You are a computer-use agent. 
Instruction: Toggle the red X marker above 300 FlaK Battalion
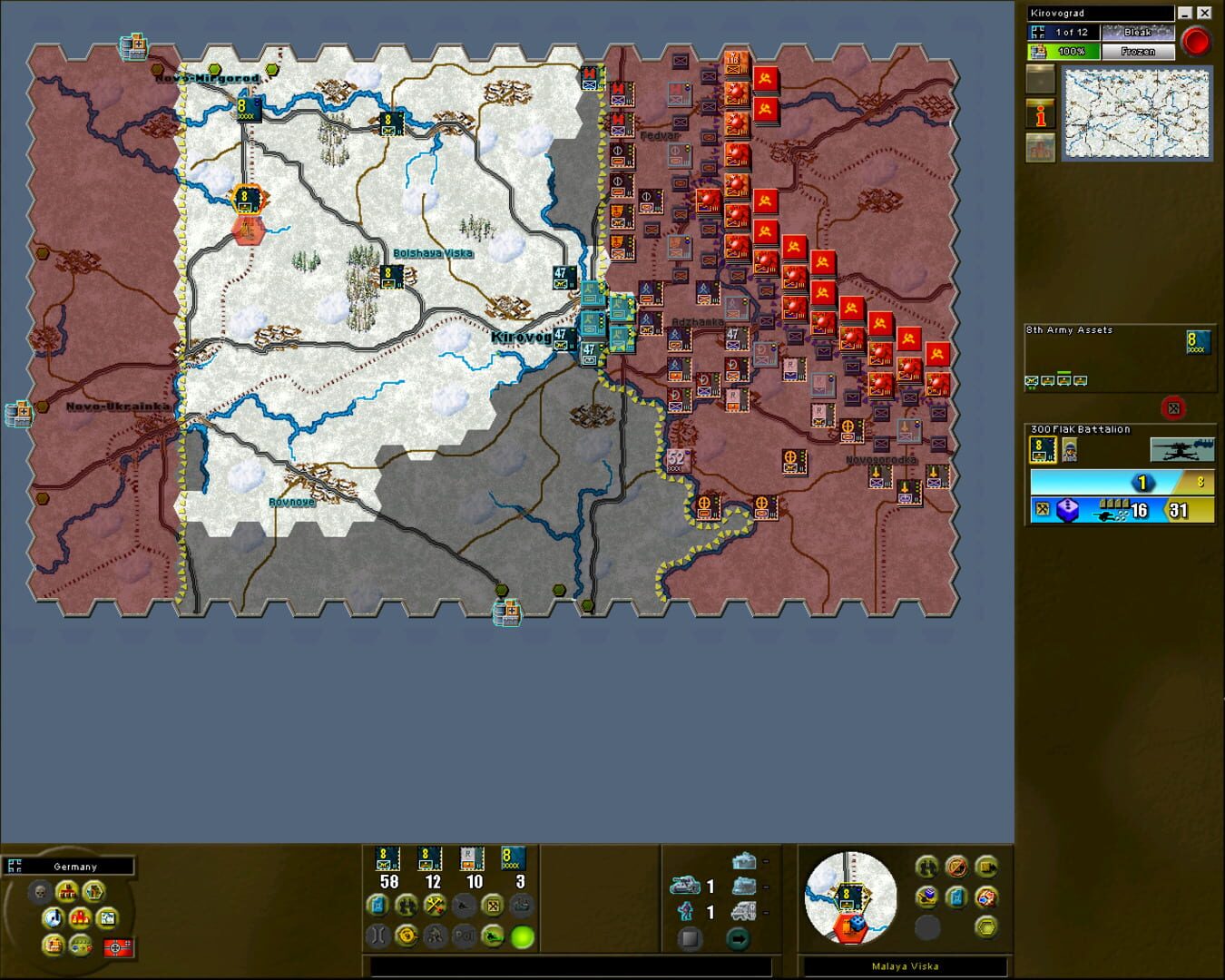click(1173, 408)
